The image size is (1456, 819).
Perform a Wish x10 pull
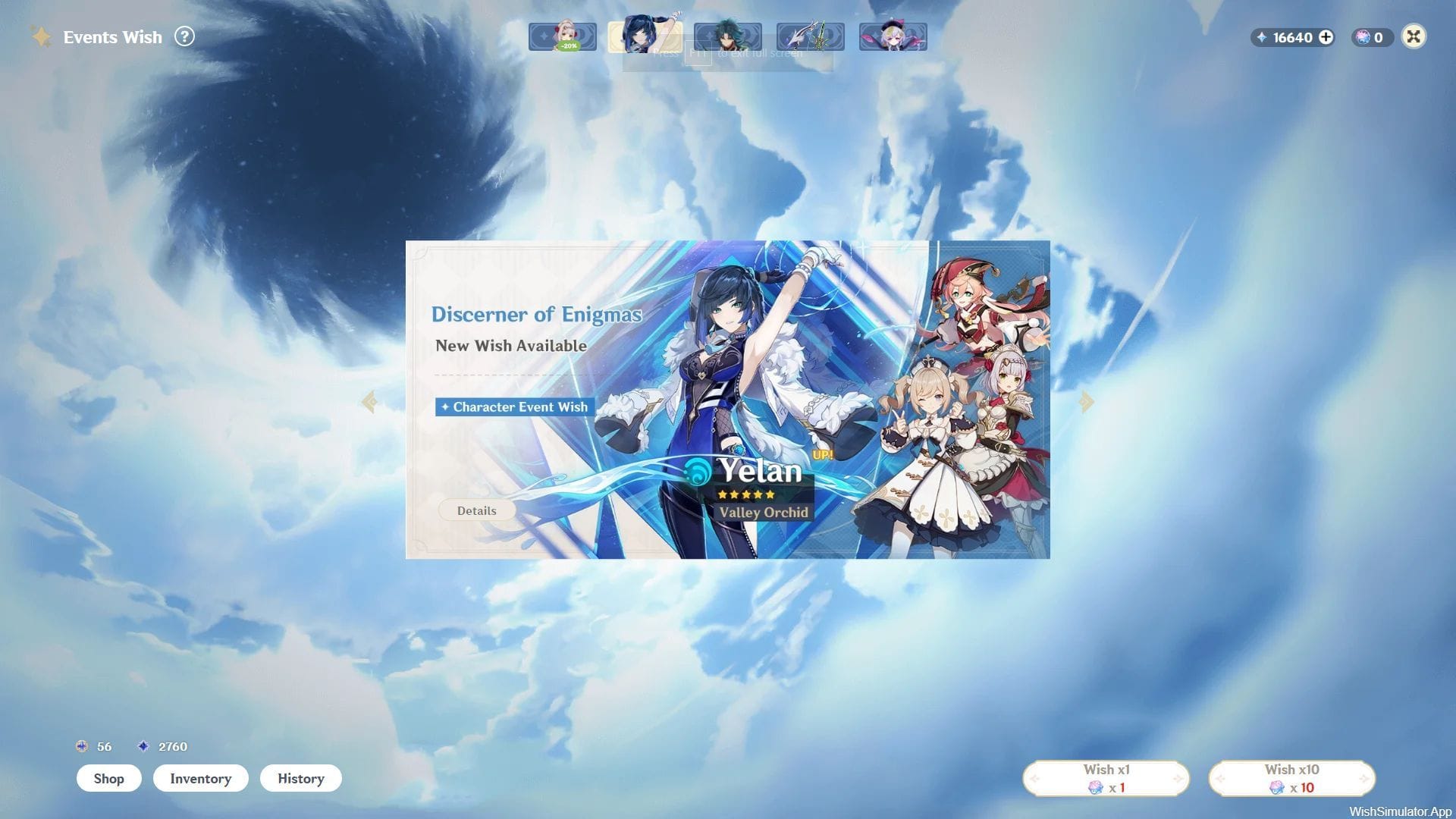pyautogui.click(x=1290, y=778)
